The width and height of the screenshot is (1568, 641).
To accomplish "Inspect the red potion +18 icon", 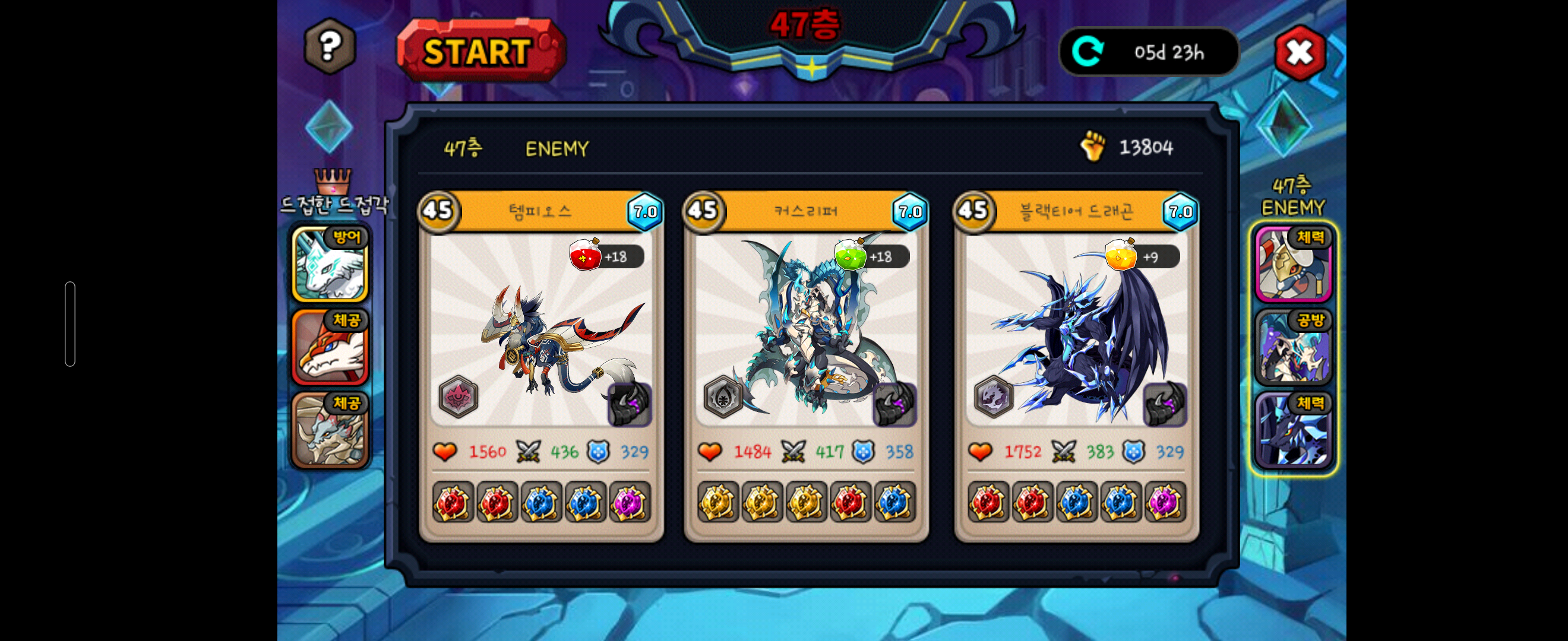I will coord(584,255).
